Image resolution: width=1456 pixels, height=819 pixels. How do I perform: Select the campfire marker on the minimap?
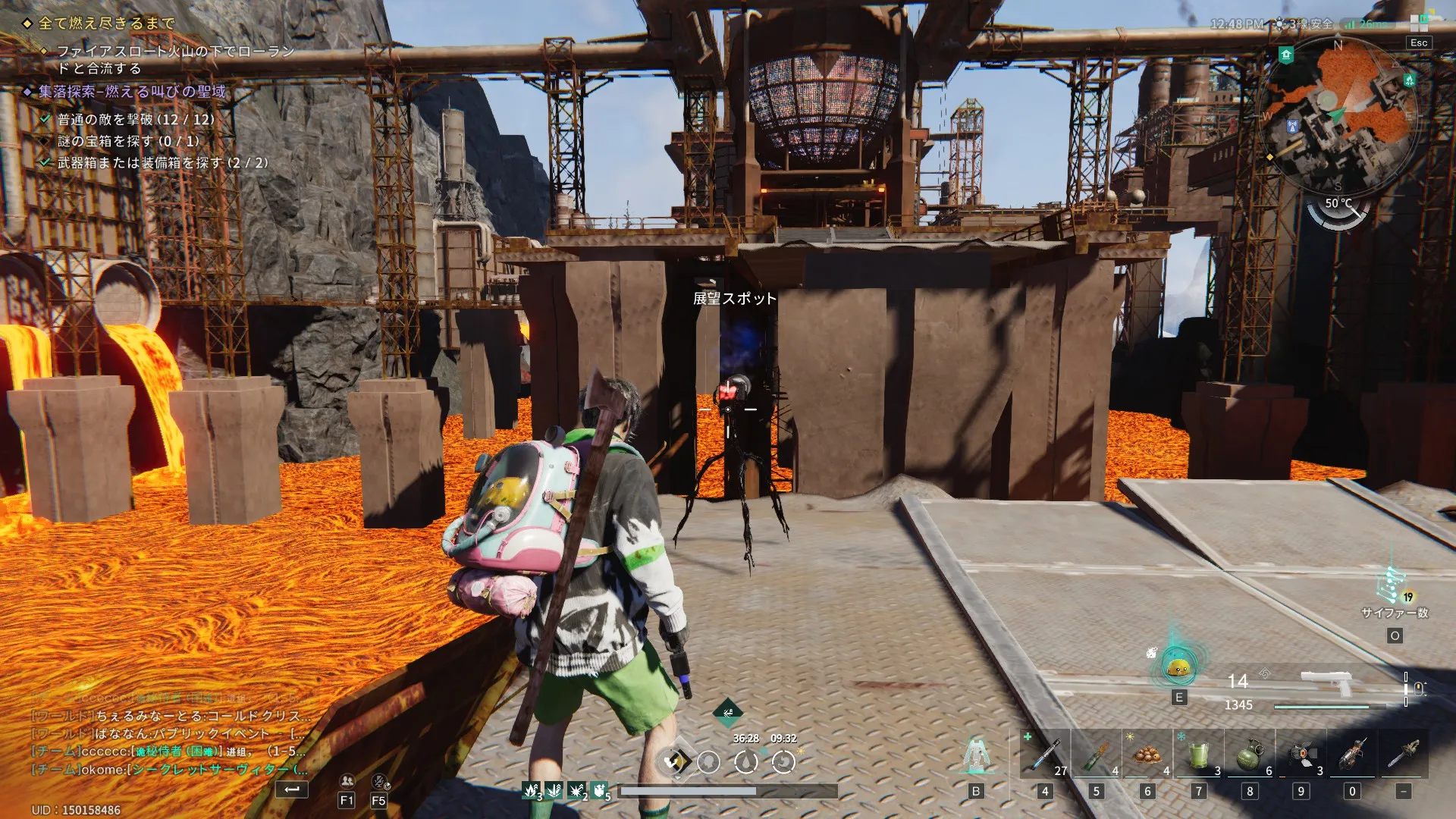1409,79
